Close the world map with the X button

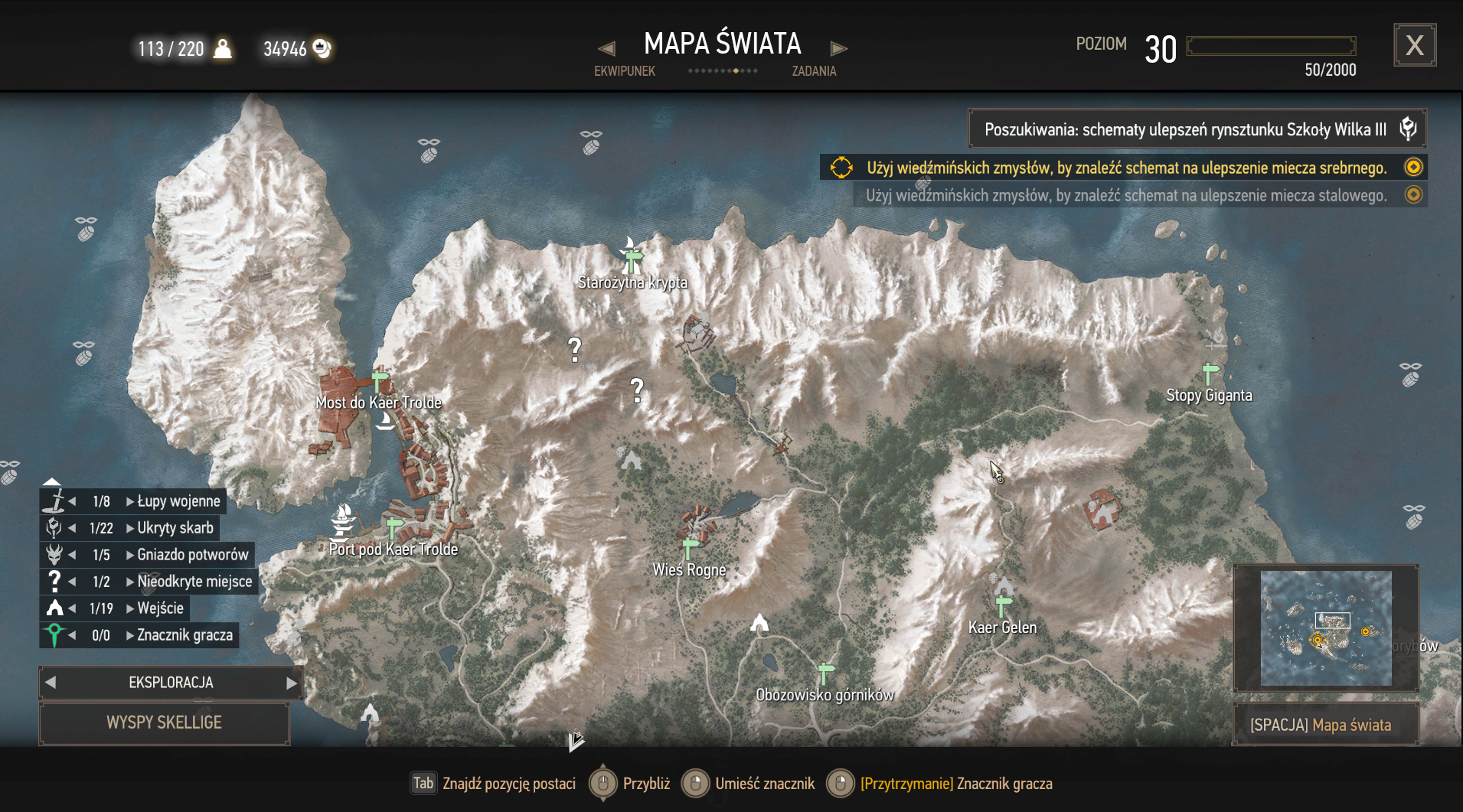[x=1414, y=46]
